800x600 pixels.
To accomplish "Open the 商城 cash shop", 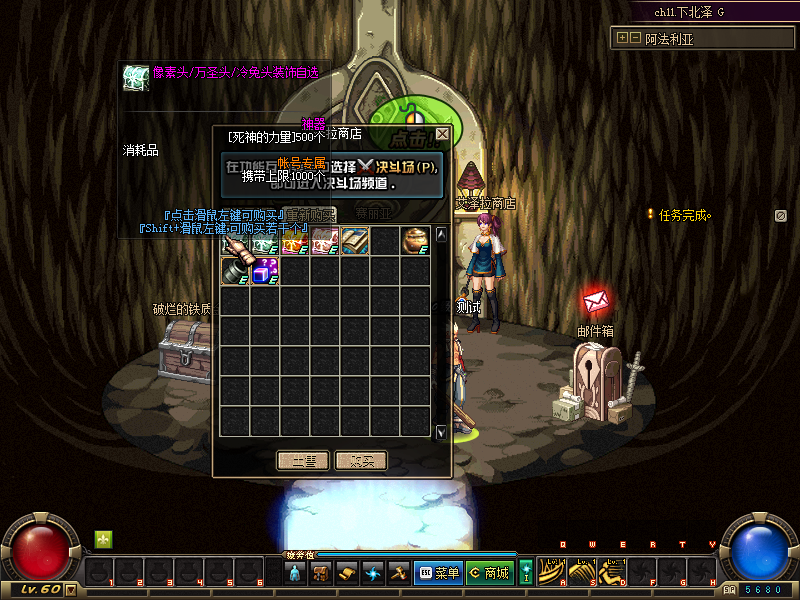I will [x=489, y=573].
